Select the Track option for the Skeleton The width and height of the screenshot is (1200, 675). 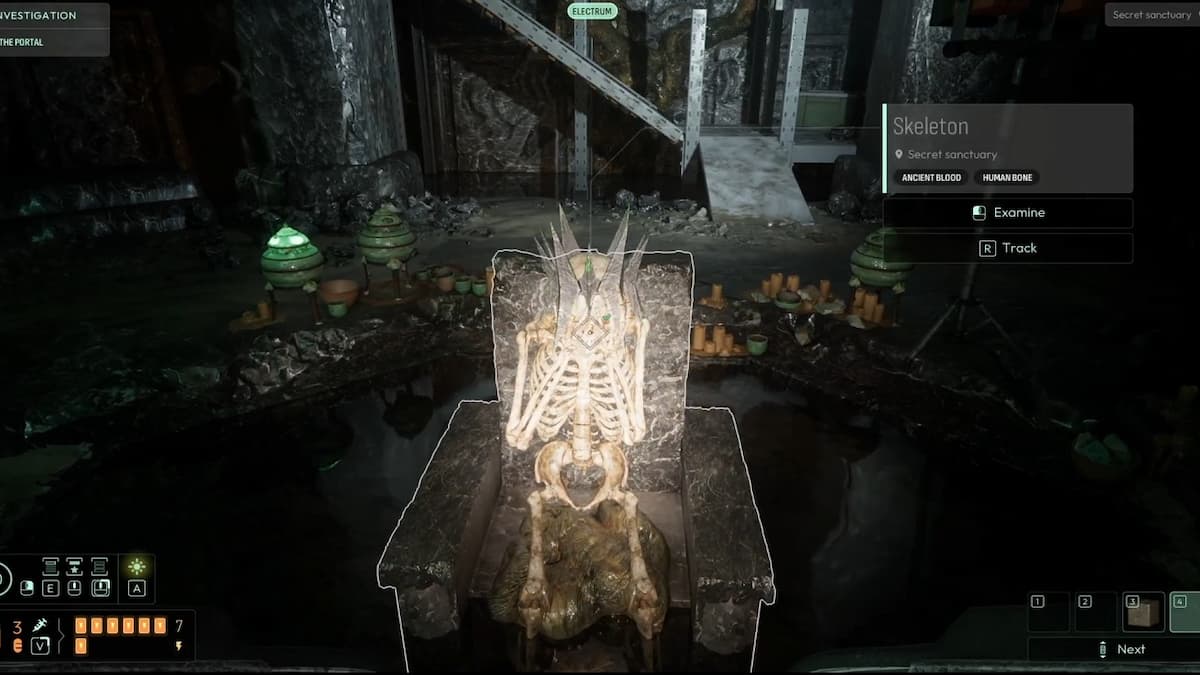pyautogui.click(x=1008, y=248)
